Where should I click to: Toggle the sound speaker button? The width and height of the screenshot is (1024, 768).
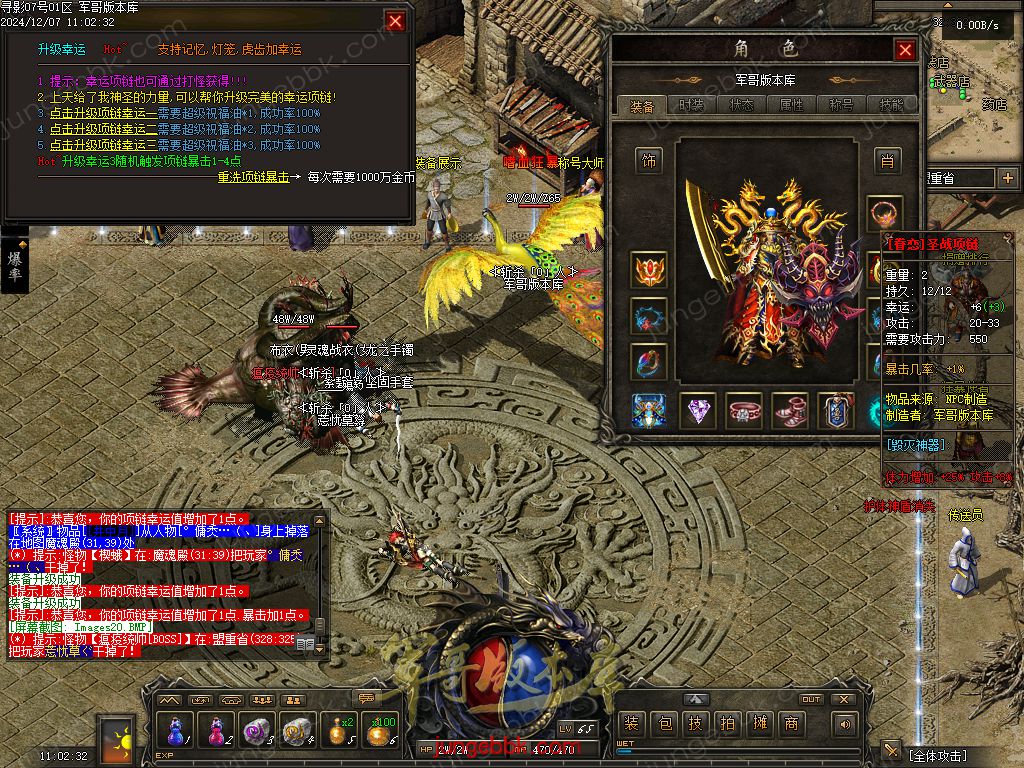pyautogui.click(x=845, y=724)
